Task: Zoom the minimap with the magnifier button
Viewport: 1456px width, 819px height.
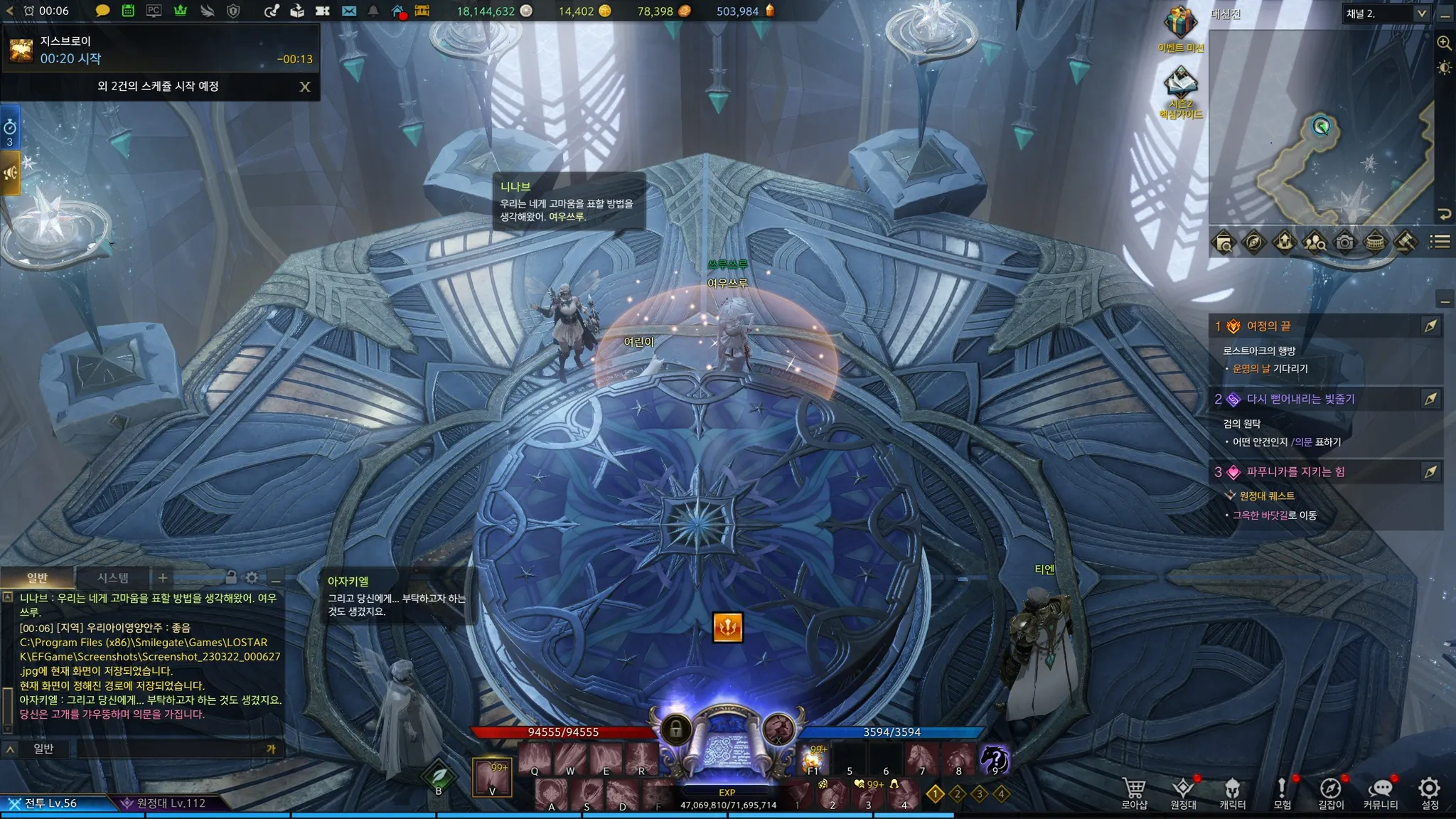Action: coord(1444,43)
